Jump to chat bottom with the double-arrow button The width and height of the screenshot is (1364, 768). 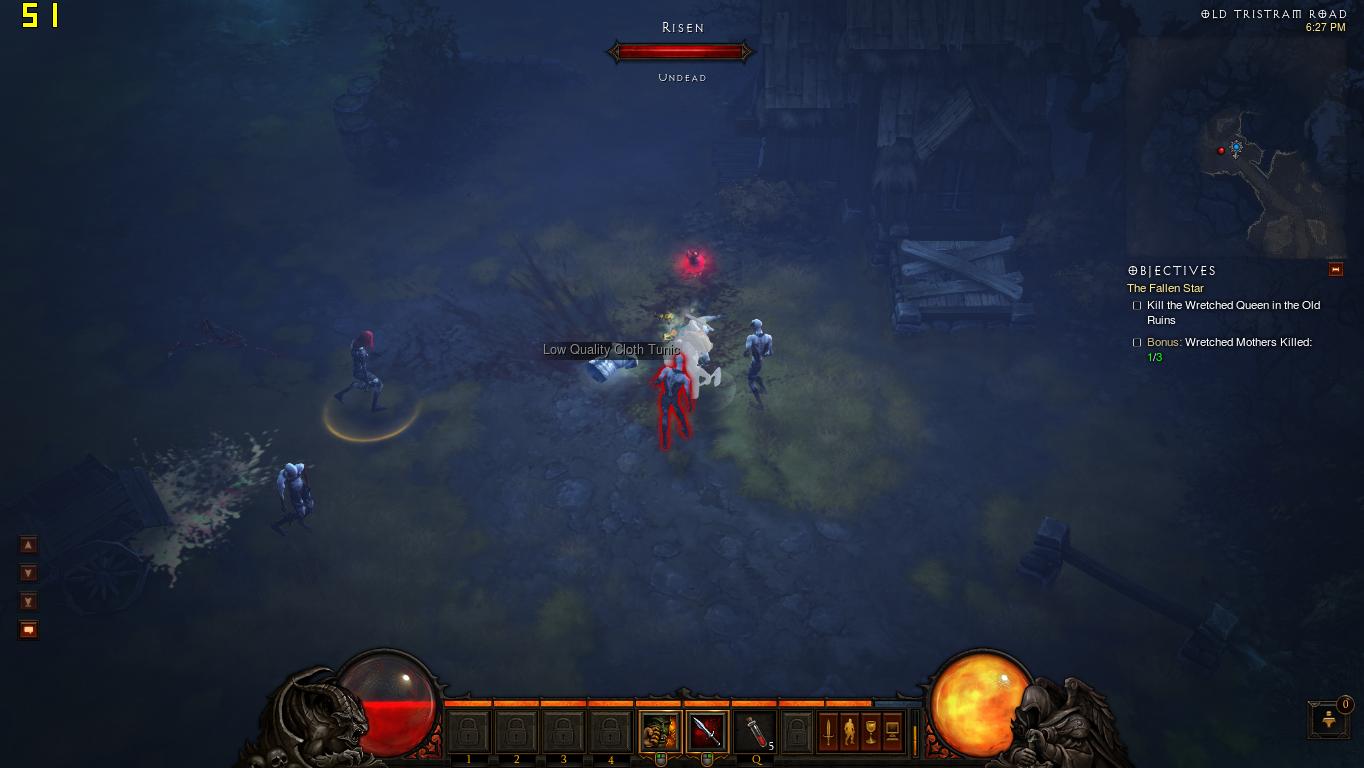pos(29,601)
